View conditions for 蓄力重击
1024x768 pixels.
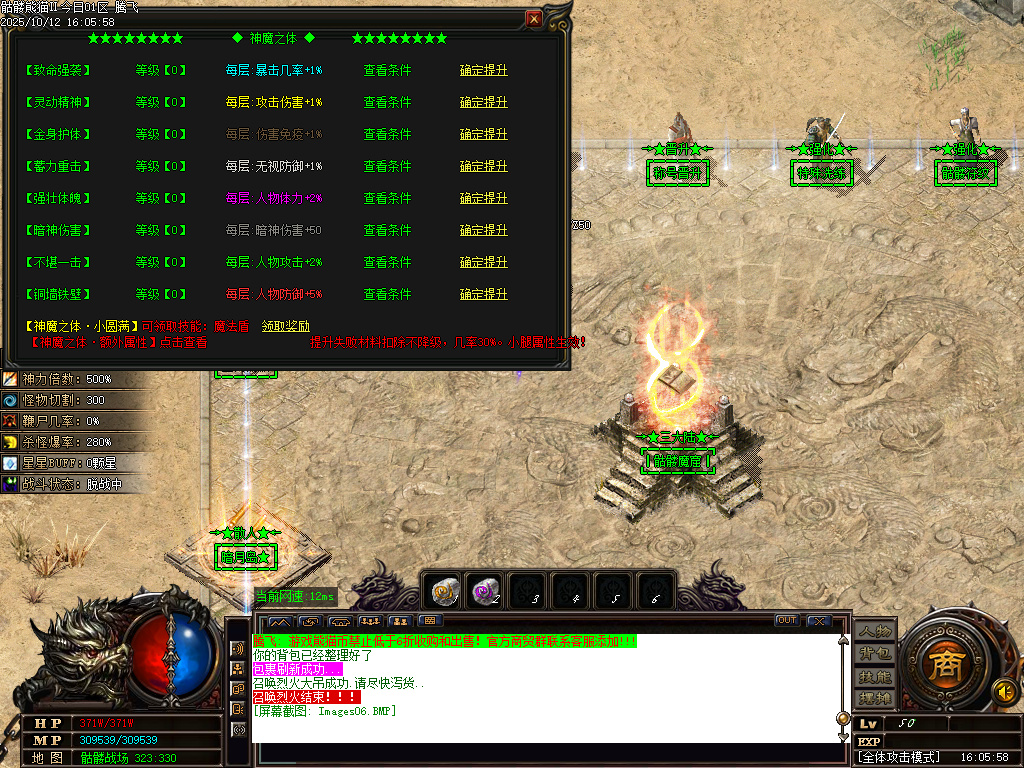387,166
